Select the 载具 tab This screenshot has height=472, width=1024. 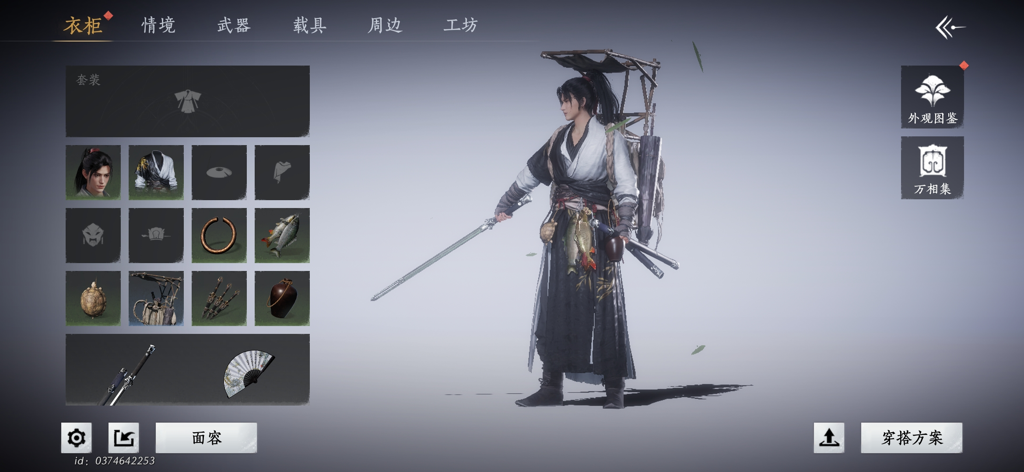(x=310, y=26)
